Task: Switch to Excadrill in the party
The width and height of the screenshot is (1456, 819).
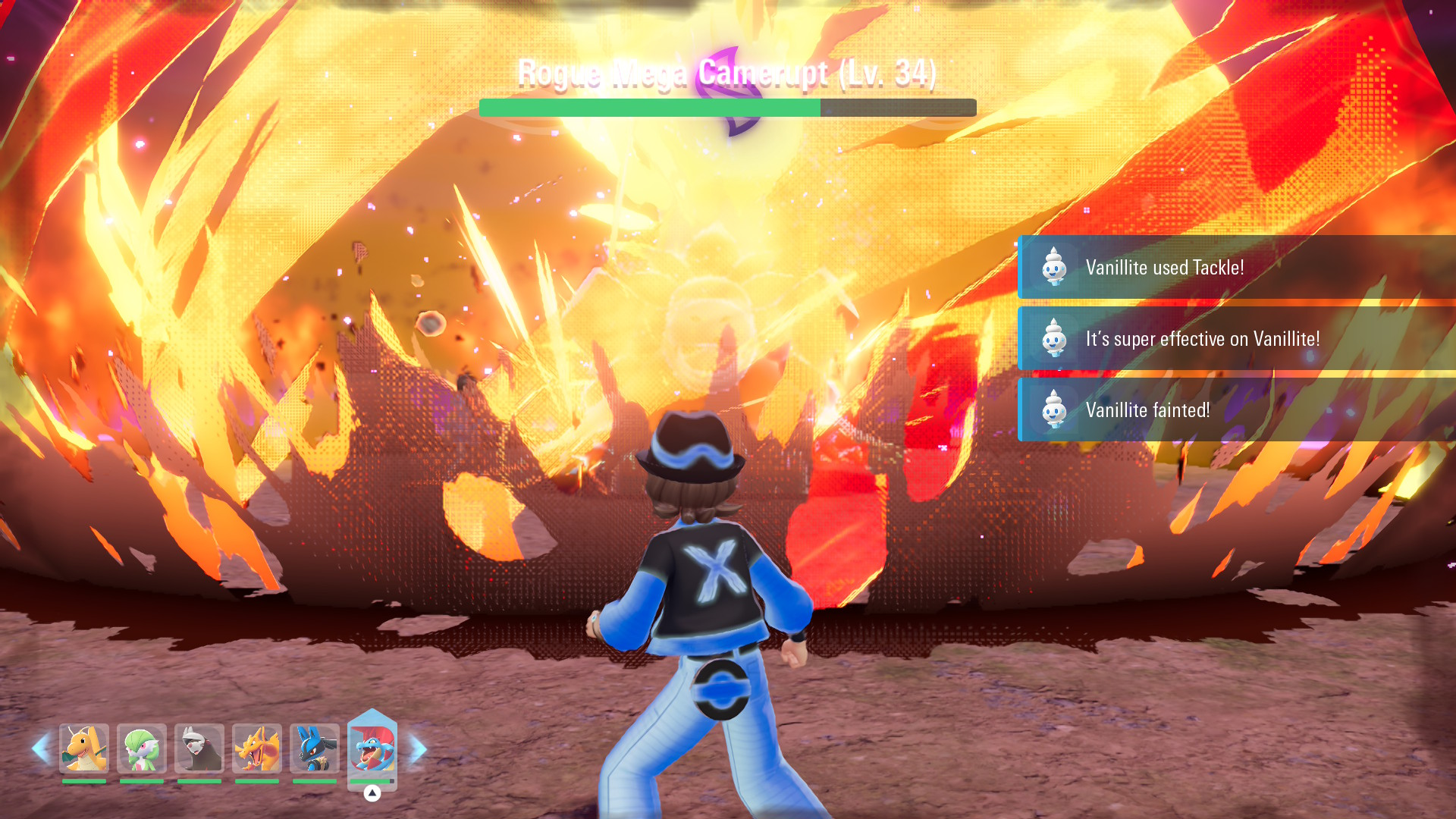Action: [199, 748]
